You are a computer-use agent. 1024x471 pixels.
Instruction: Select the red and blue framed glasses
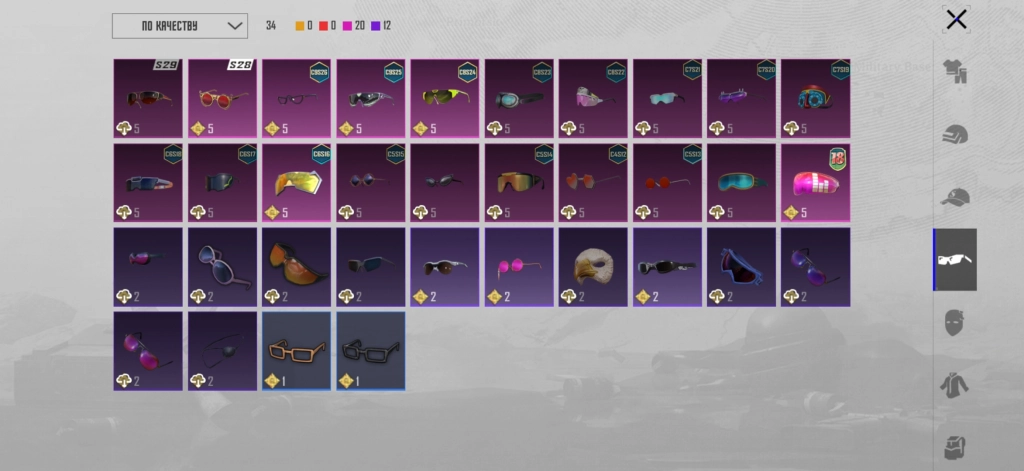tap(741, 266)
